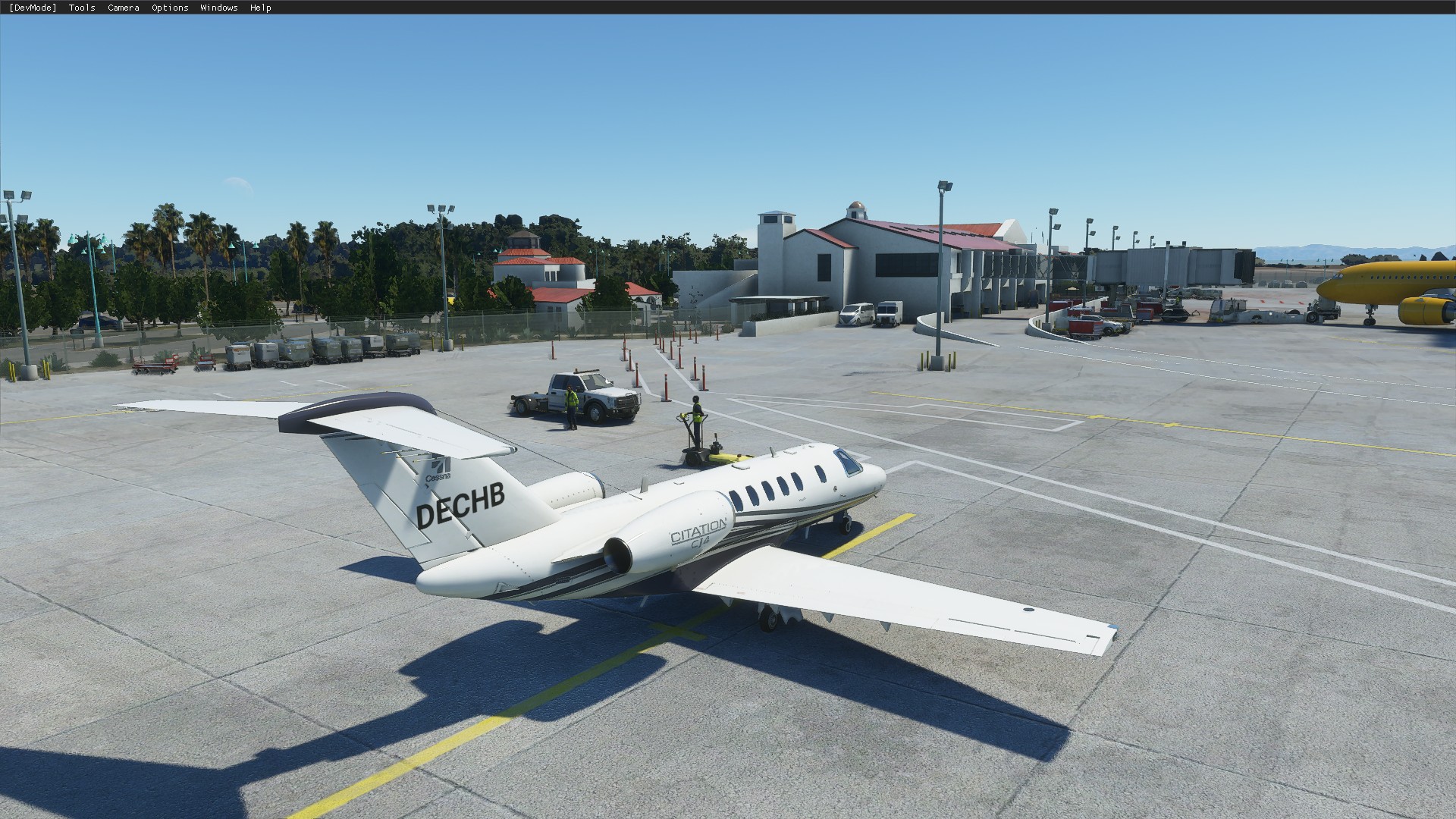Open the Help menu
Image resolution: width=1456 pixels, height=819 pixels.
(x=260, y=8)
